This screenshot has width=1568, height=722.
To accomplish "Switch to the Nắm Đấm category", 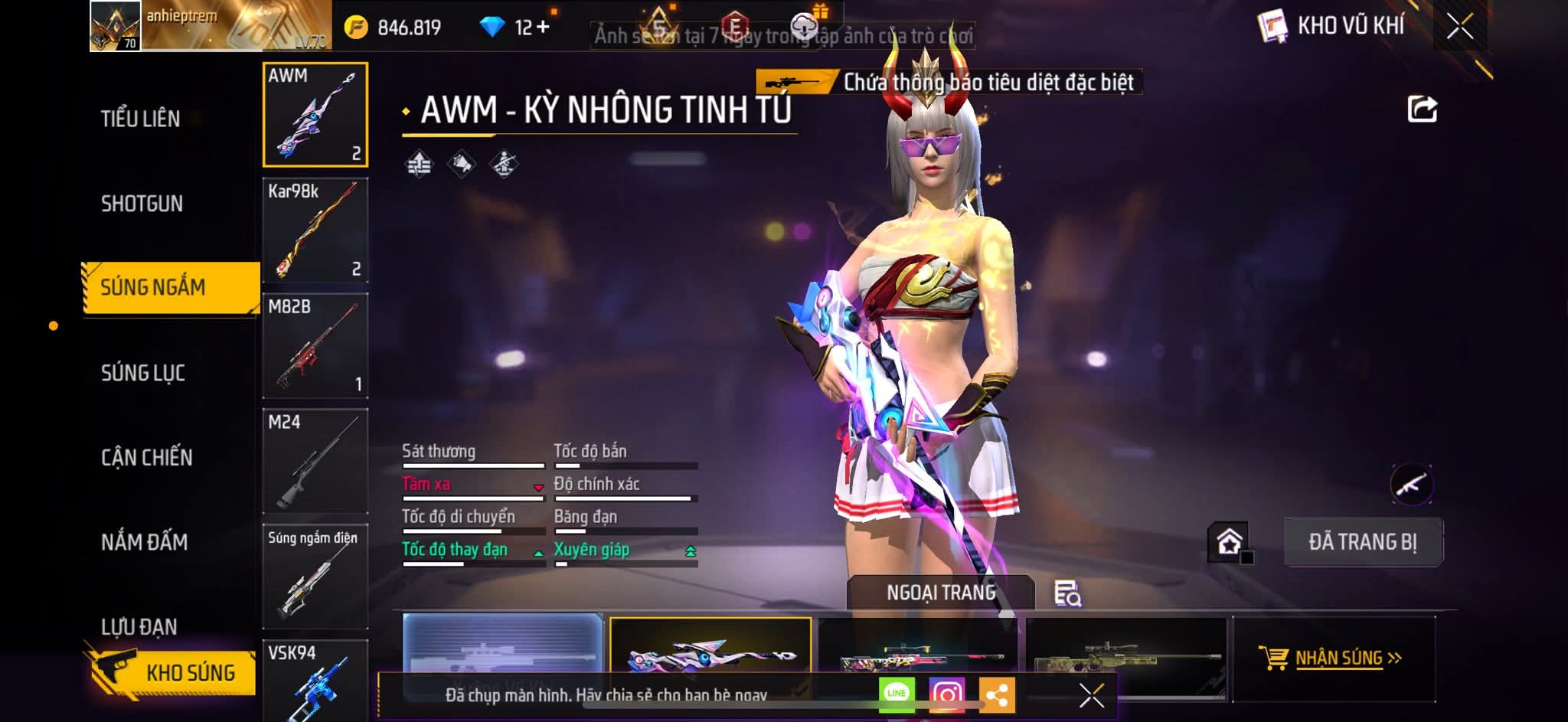I will (145, 542).
